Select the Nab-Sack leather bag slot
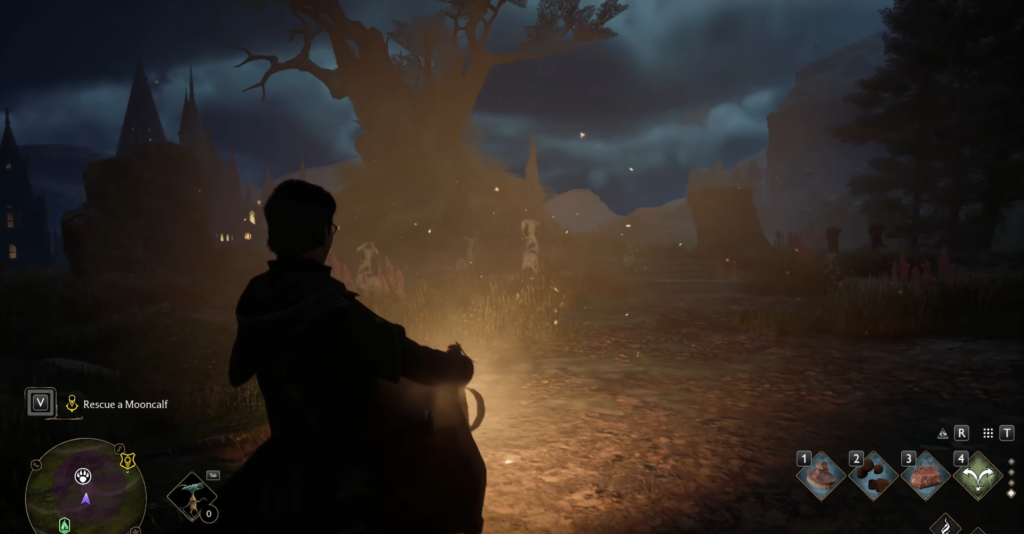Screen dimensions: 1024x534 coord(925,476)
